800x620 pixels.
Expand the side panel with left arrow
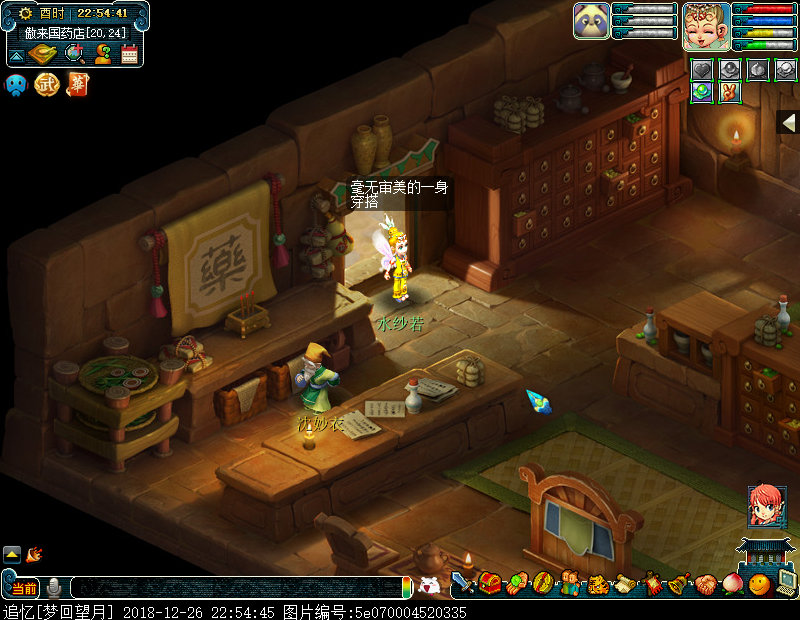click(788, 122)
